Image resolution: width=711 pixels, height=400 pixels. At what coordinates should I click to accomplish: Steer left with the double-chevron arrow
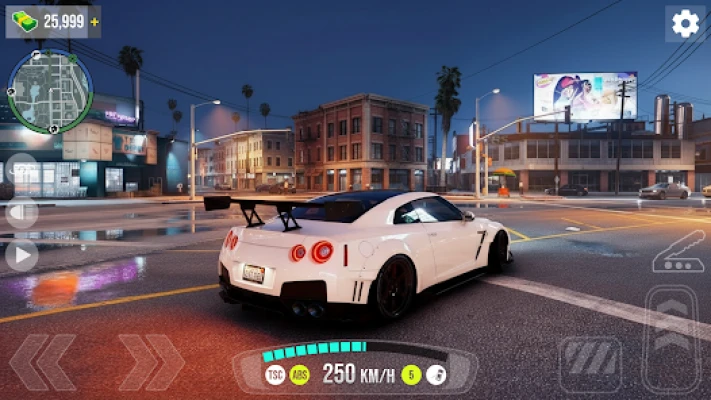tap(43, 362)
